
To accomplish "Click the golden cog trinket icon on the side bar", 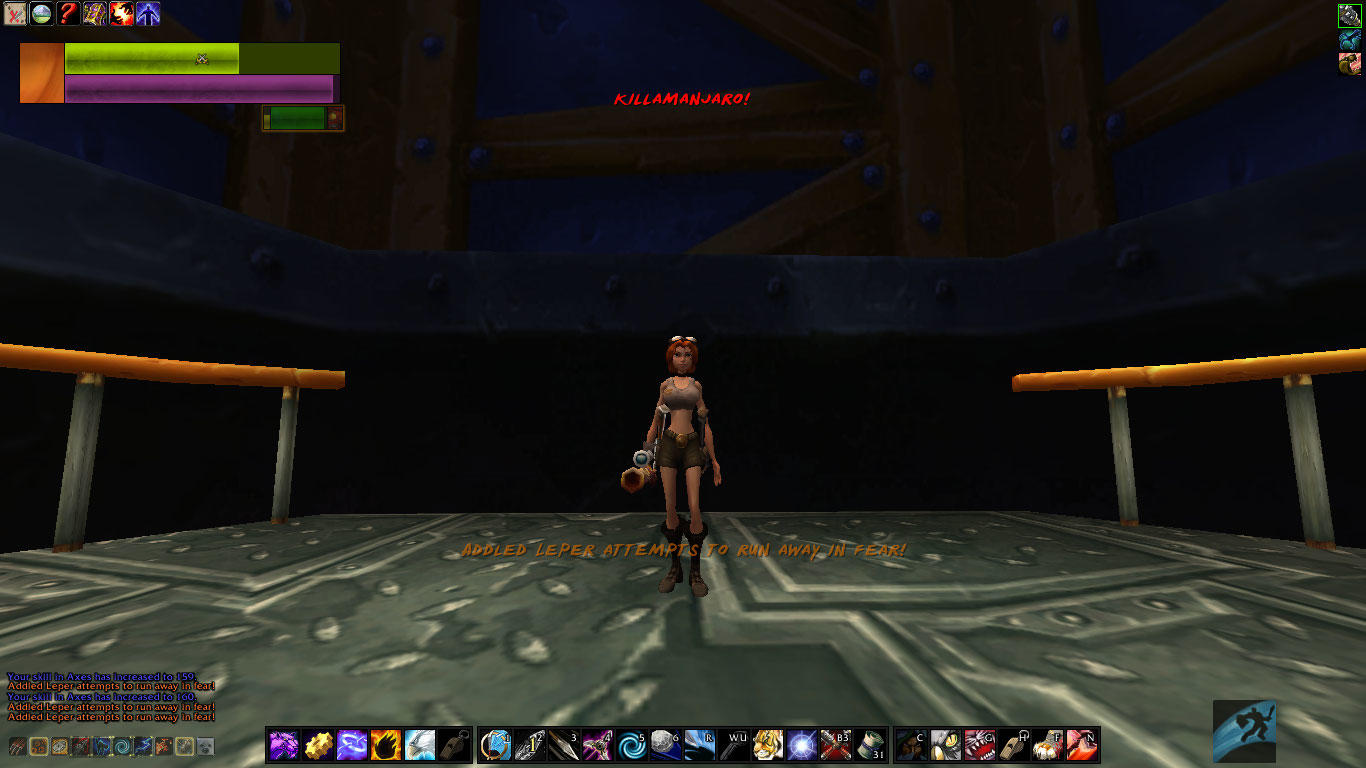I will click(x=317, y=745).
